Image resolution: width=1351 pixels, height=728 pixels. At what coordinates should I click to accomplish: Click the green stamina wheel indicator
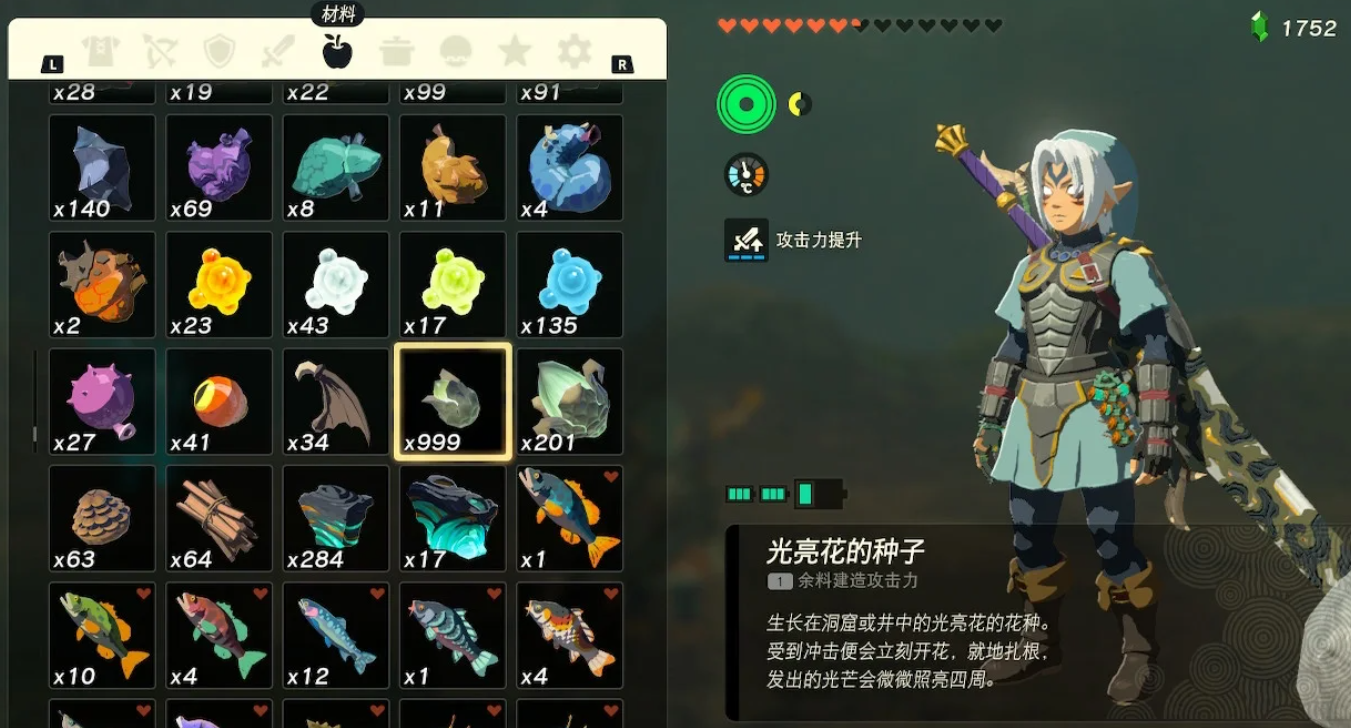coord(745,102)
